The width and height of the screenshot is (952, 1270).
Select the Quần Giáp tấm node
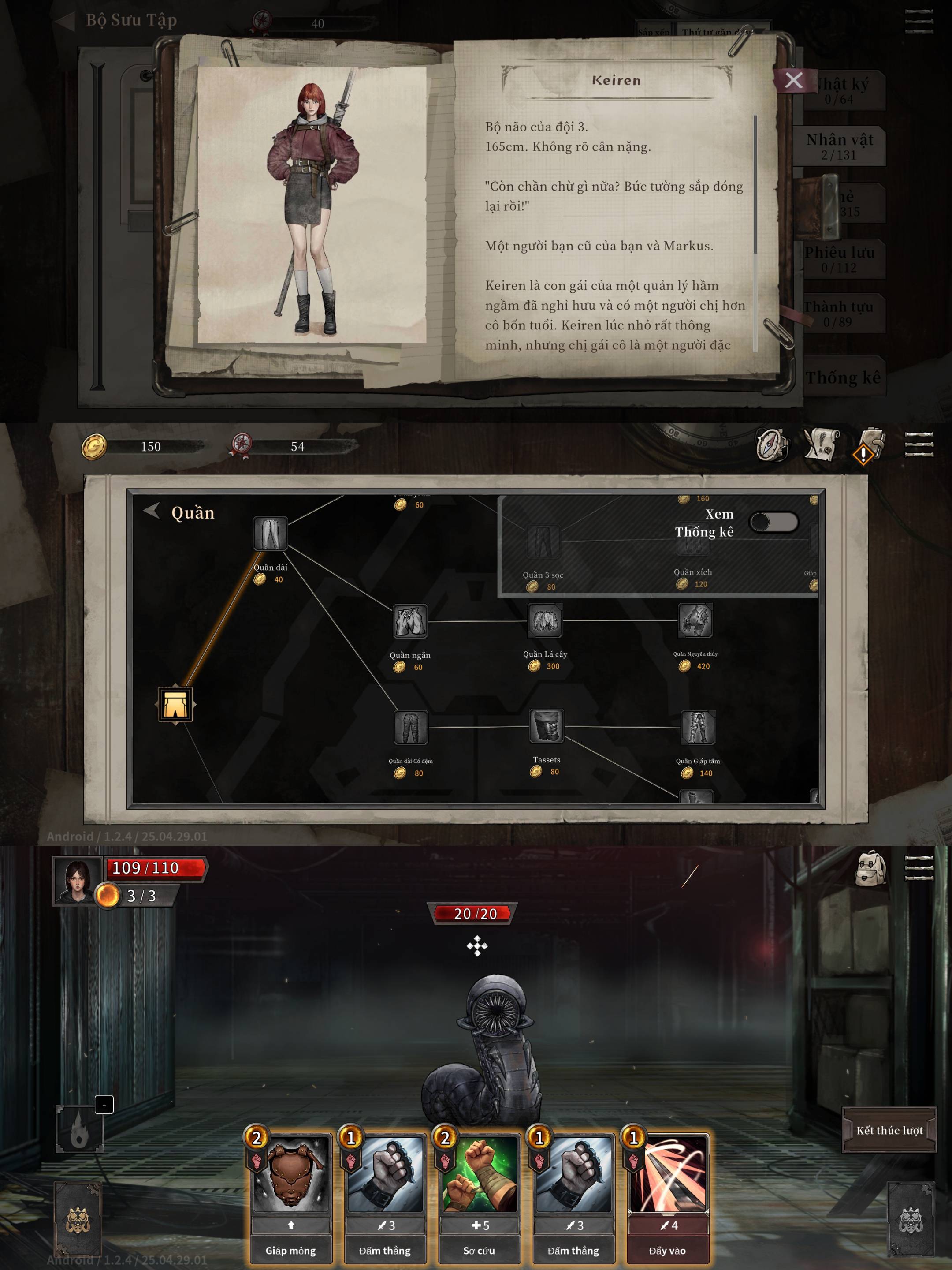[x=698, y=728]
